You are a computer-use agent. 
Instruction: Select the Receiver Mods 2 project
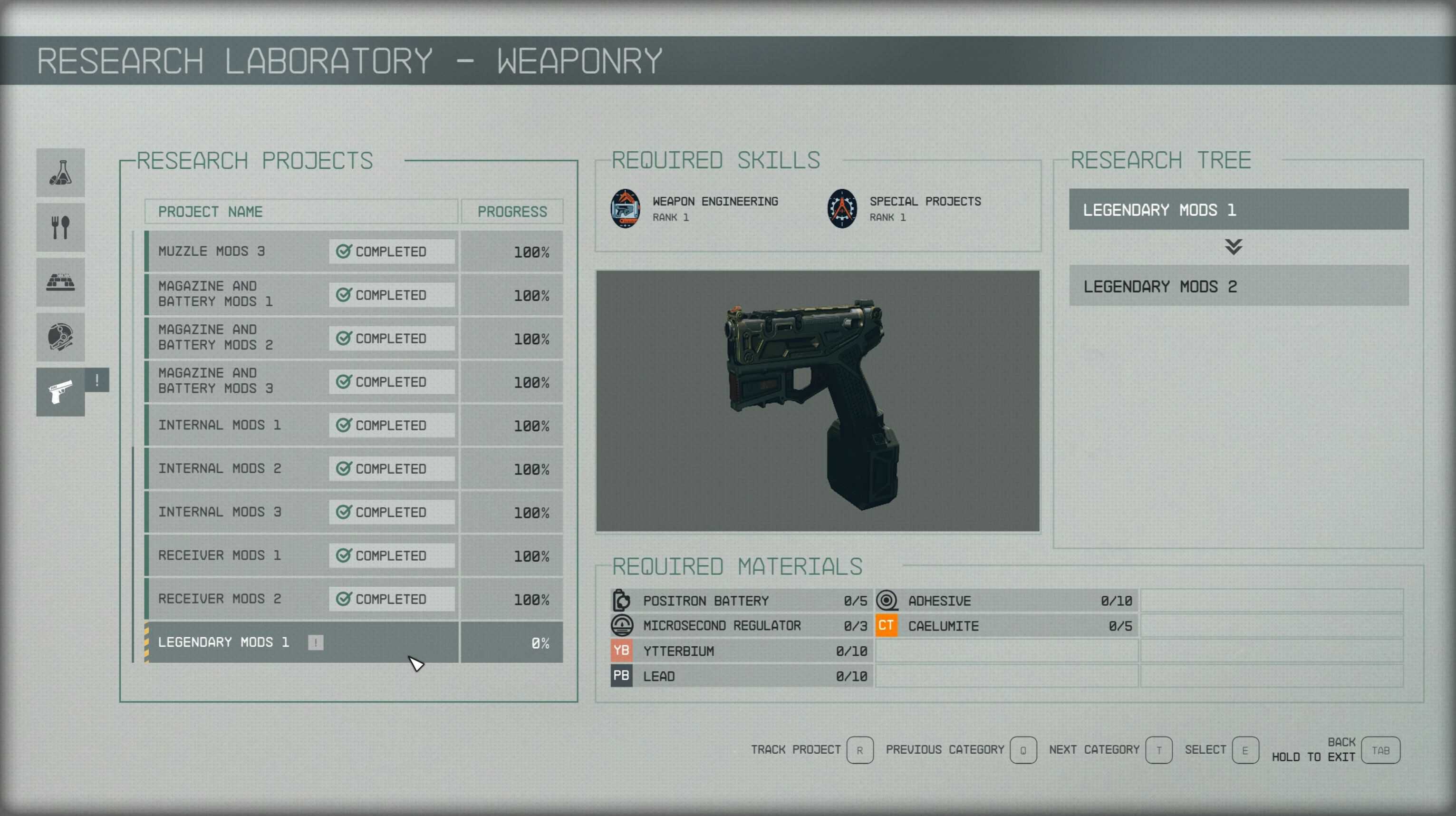pos(302,599)
